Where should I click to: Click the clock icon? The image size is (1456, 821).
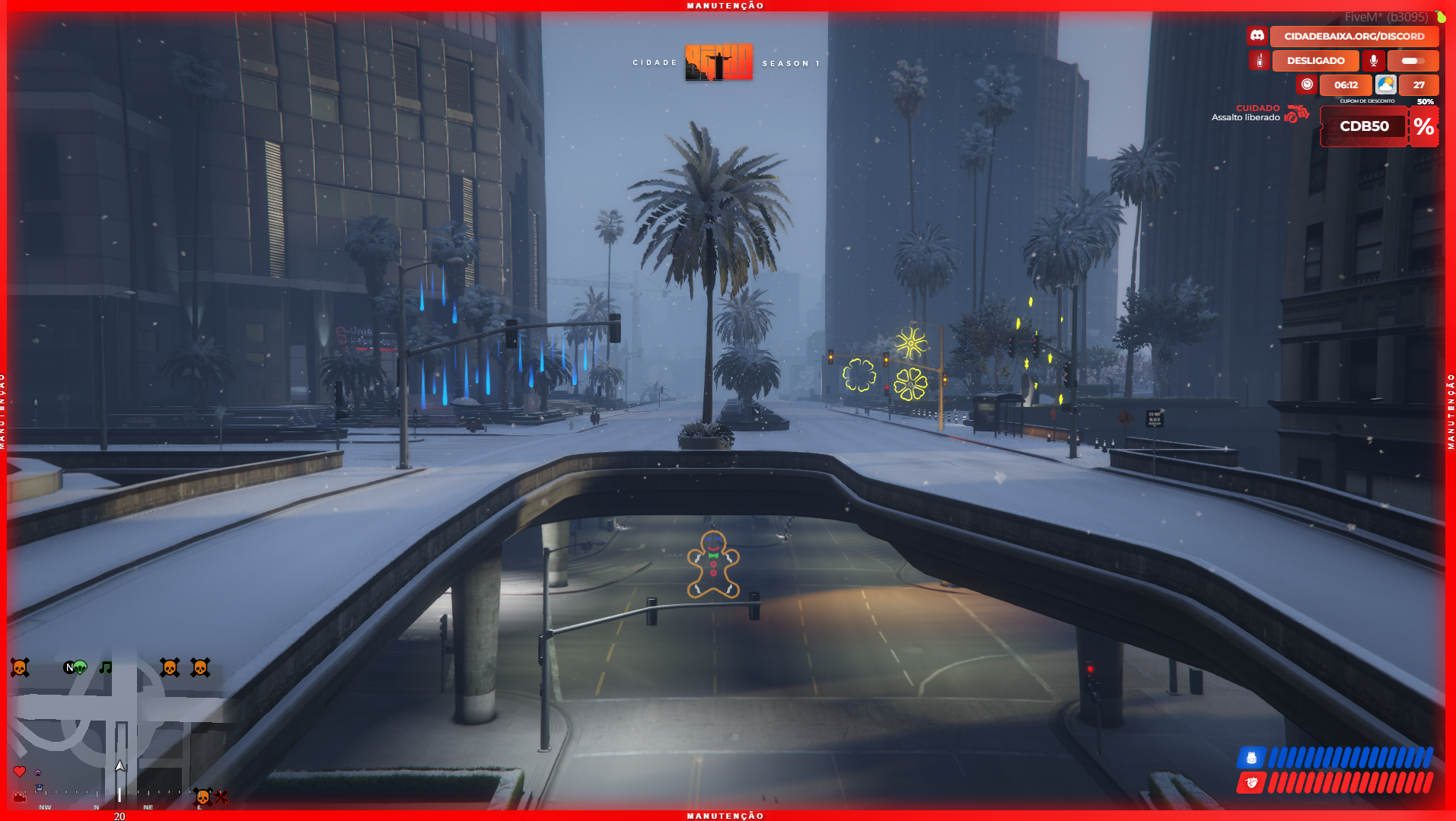pos(1307,84)
